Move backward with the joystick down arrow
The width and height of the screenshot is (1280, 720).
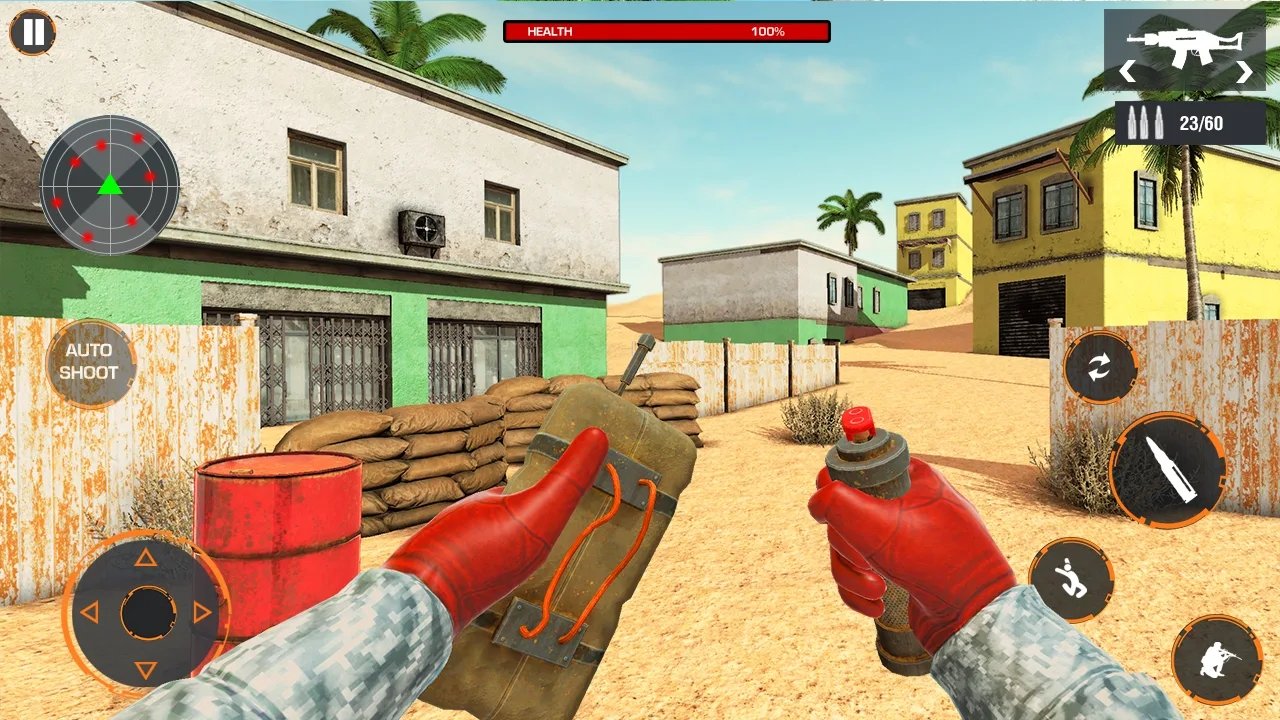[146, 669]
